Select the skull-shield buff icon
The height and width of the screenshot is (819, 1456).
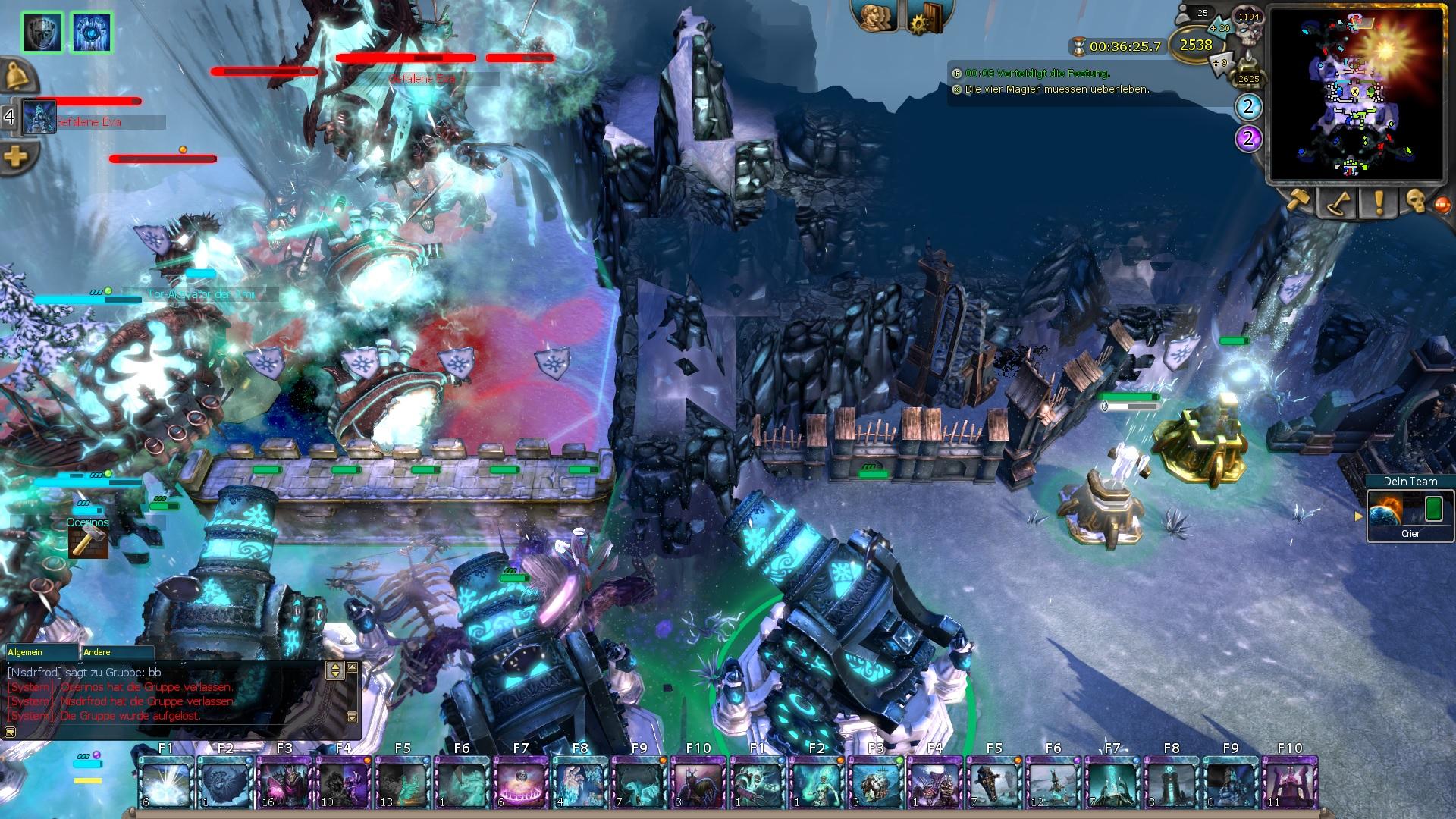click(42, 32)
